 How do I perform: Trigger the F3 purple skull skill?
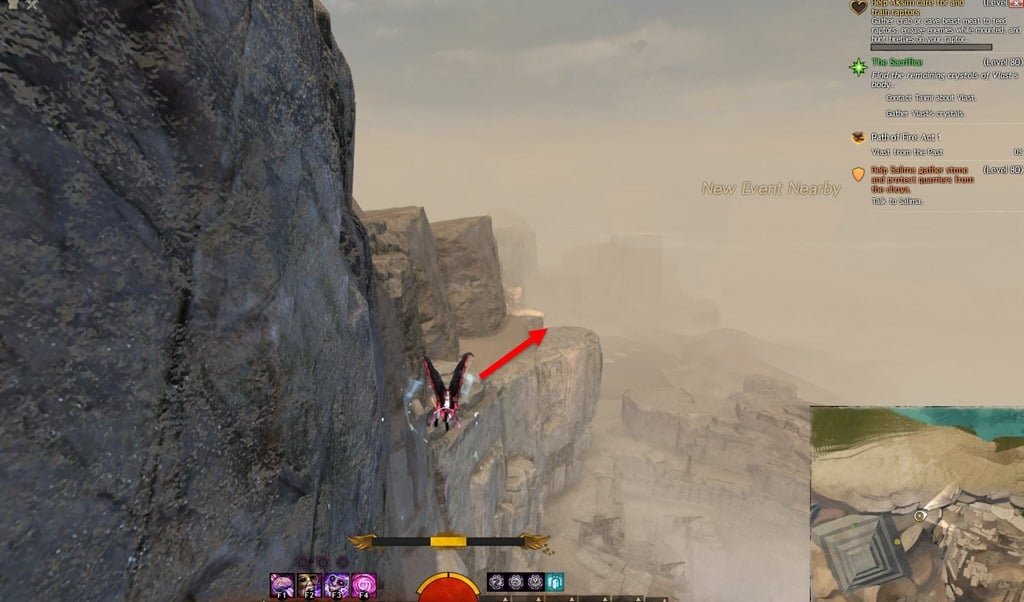[337, 585]
